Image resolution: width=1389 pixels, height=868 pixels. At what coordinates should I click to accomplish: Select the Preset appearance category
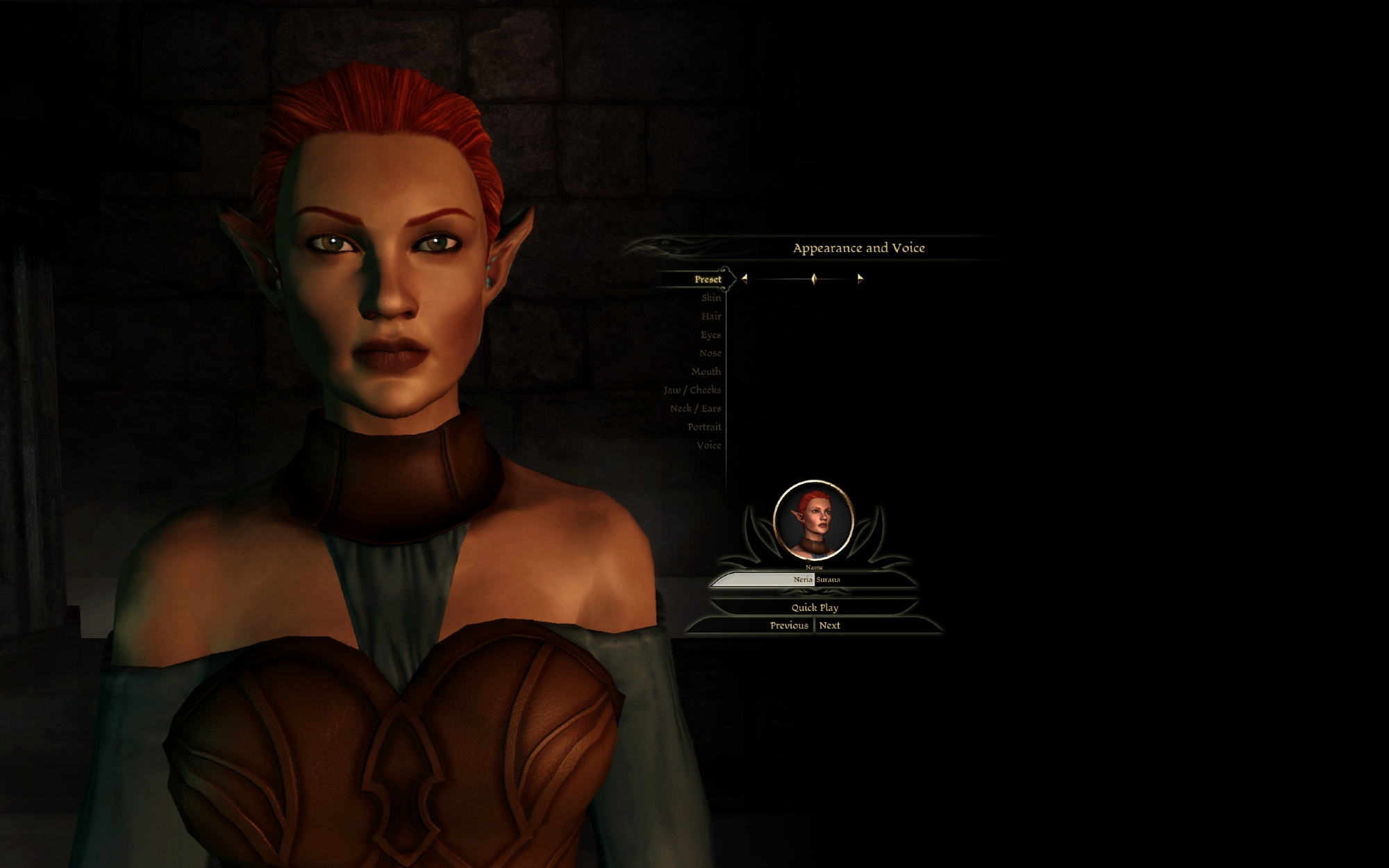[707, 279]
